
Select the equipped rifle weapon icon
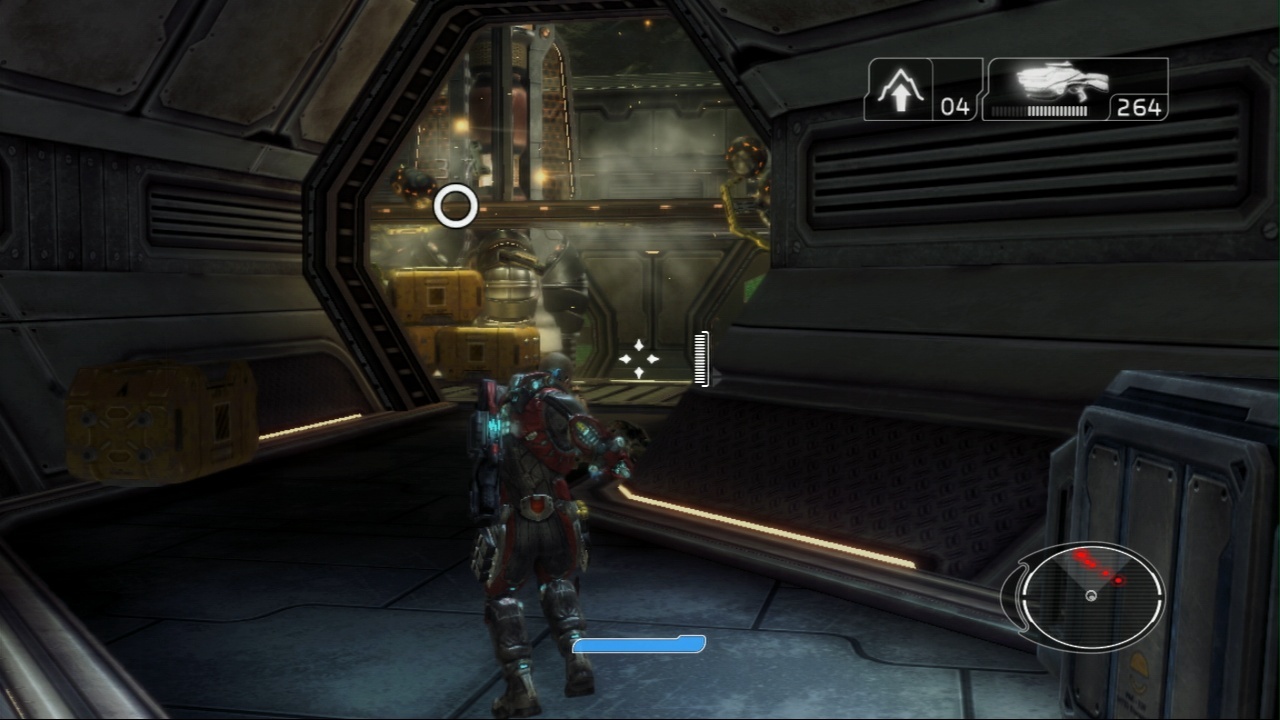(x=1062, y=84)
